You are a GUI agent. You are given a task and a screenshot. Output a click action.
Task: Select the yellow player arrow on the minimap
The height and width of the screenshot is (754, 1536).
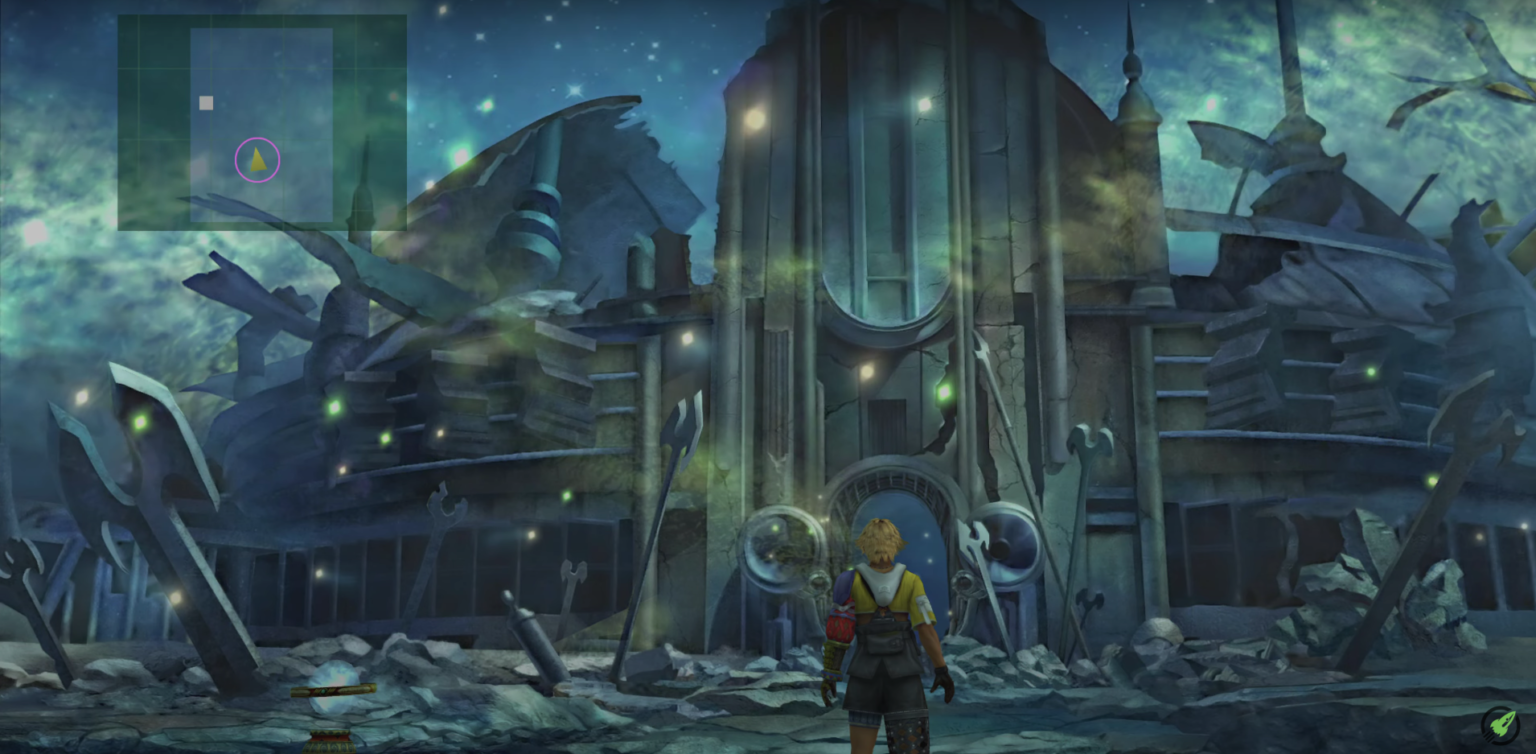tap(257, 159)
